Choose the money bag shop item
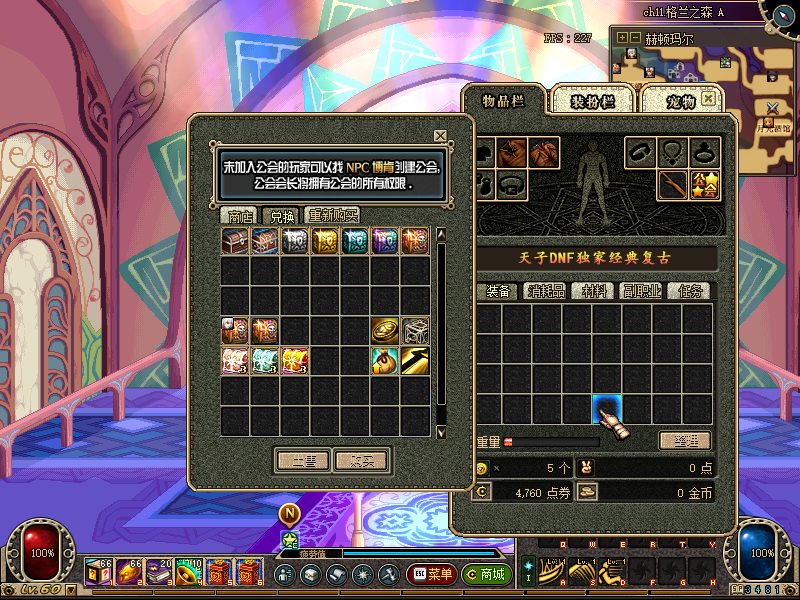 (x=385, y=361)
